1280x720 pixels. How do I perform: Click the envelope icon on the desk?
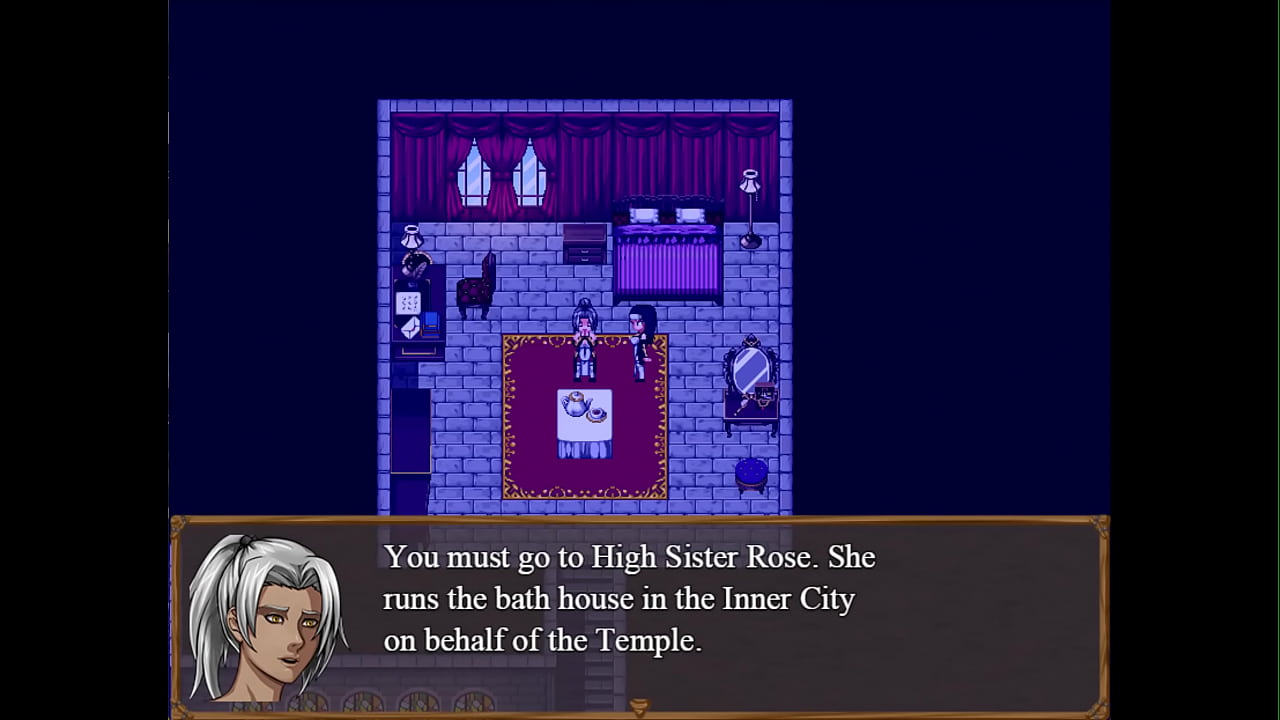click(x=408, y=327)
